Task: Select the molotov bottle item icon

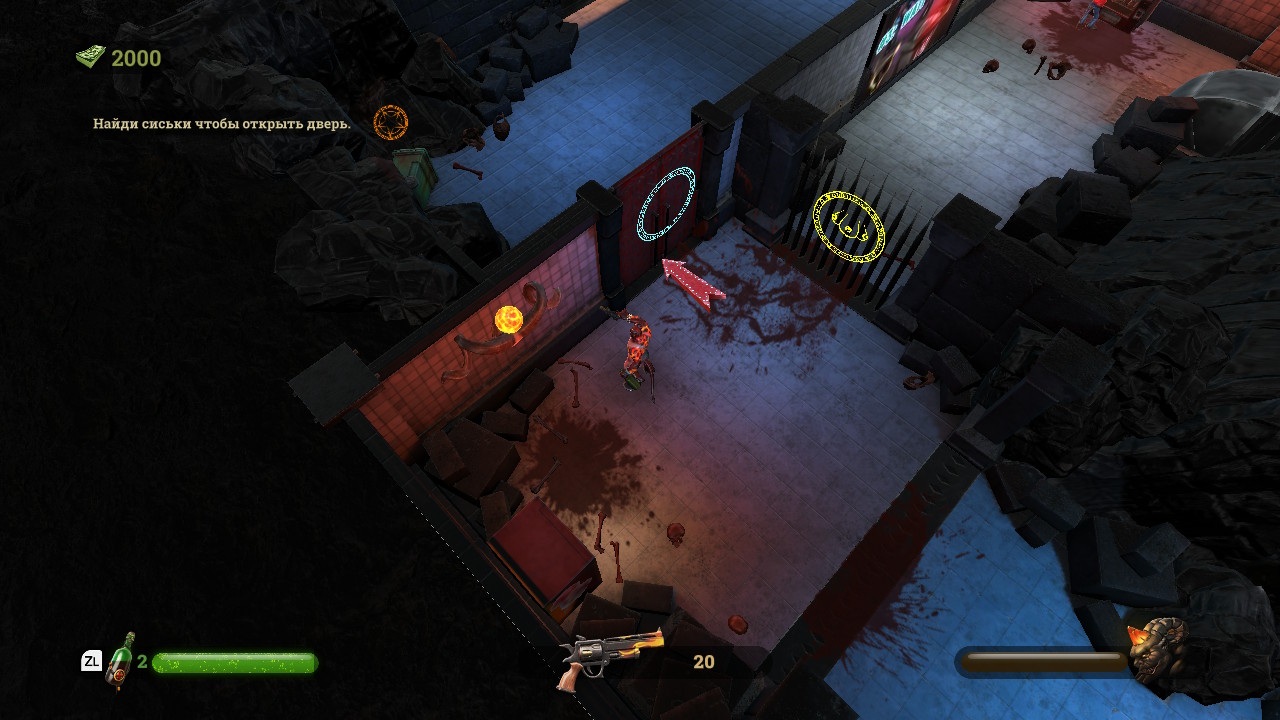Action: click(121, 660)
